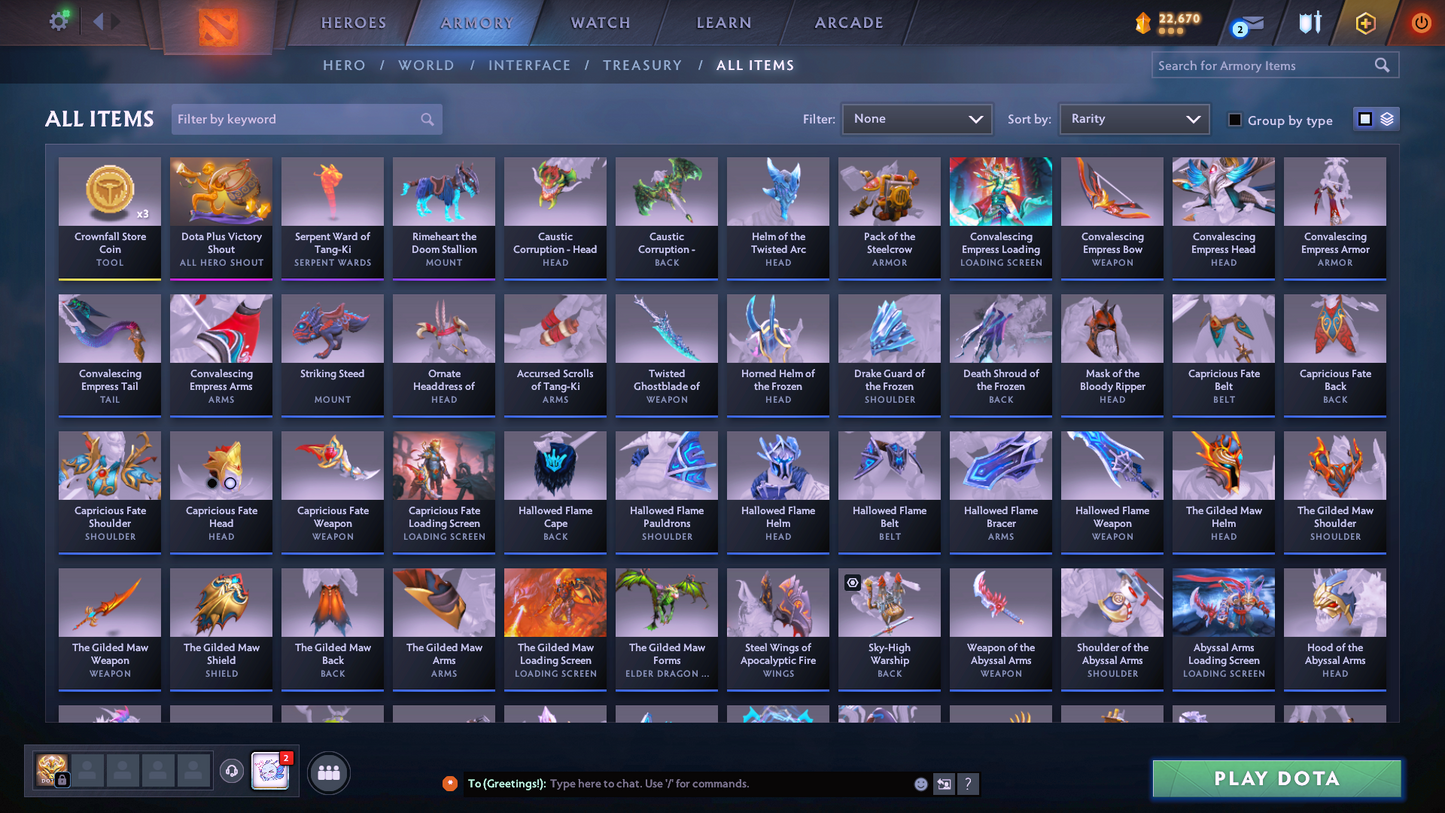This screenshot has height=813, width=1445.
Task: Open chat help with the question mark button
Action: click(968, 784)
